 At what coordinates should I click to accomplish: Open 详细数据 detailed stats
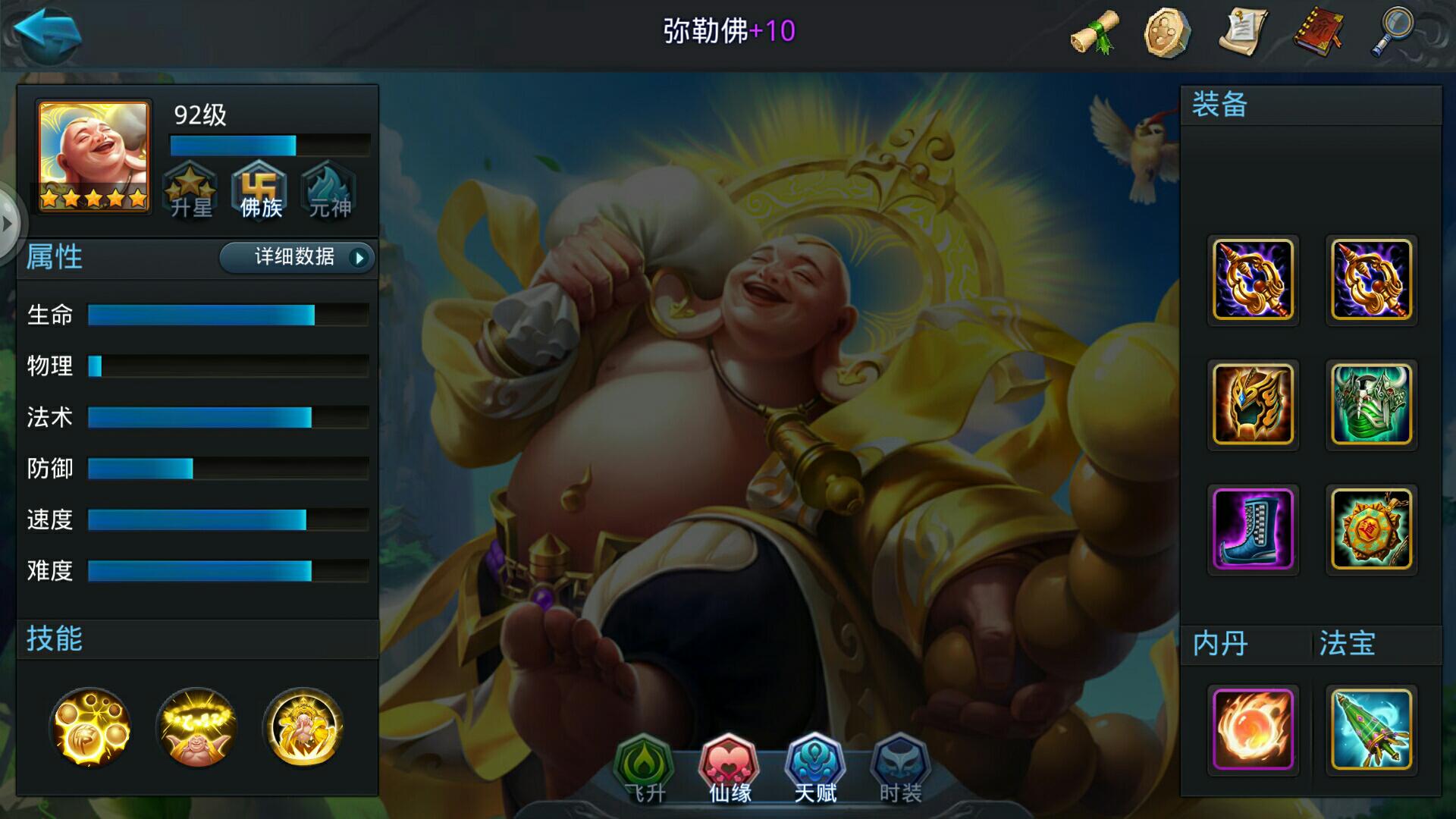pyautogui.click(x=295, y=258)
